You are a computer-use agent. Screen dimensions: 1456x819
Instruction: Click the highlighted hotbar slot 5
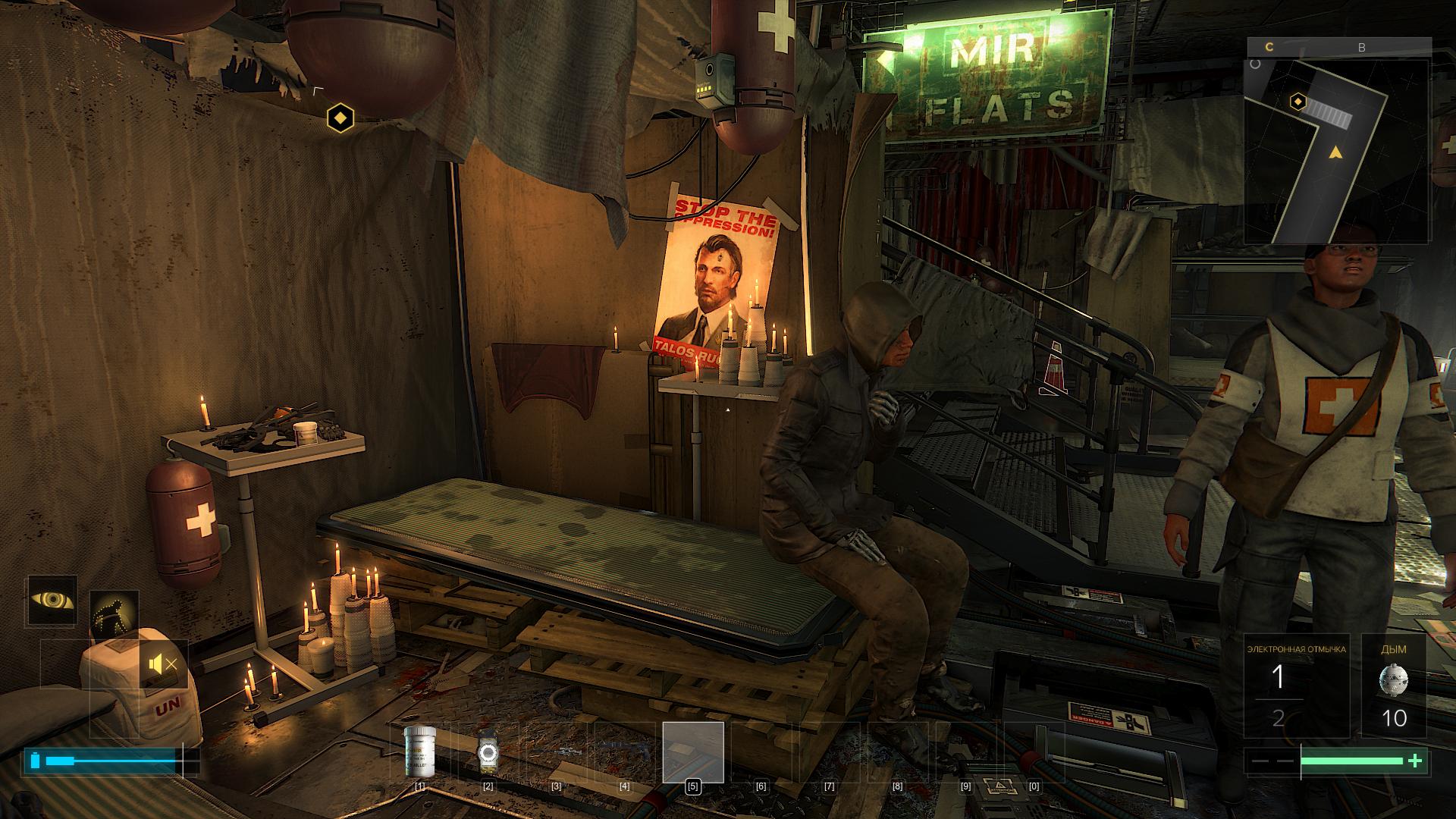[692, 752]
